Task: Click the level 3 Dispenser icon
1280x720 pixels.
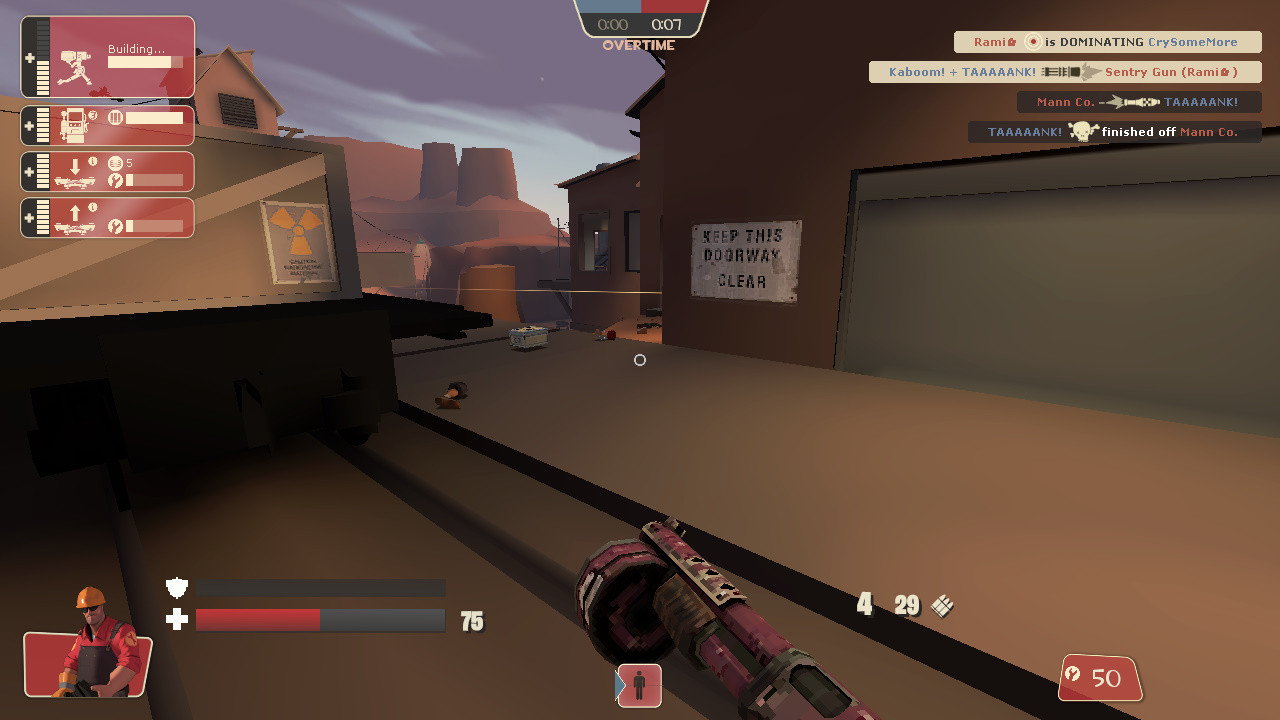Action: 74,125
